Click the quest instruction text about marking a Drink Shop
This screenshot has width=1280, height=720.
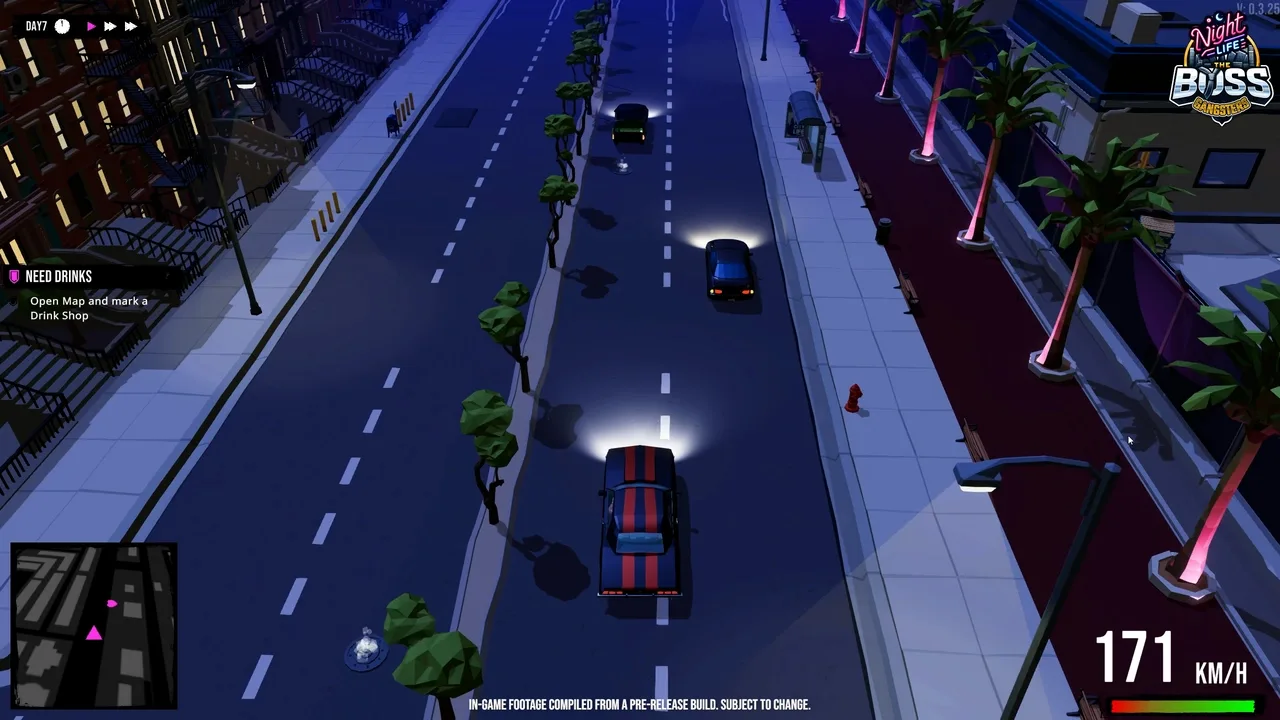click(88, 307)
